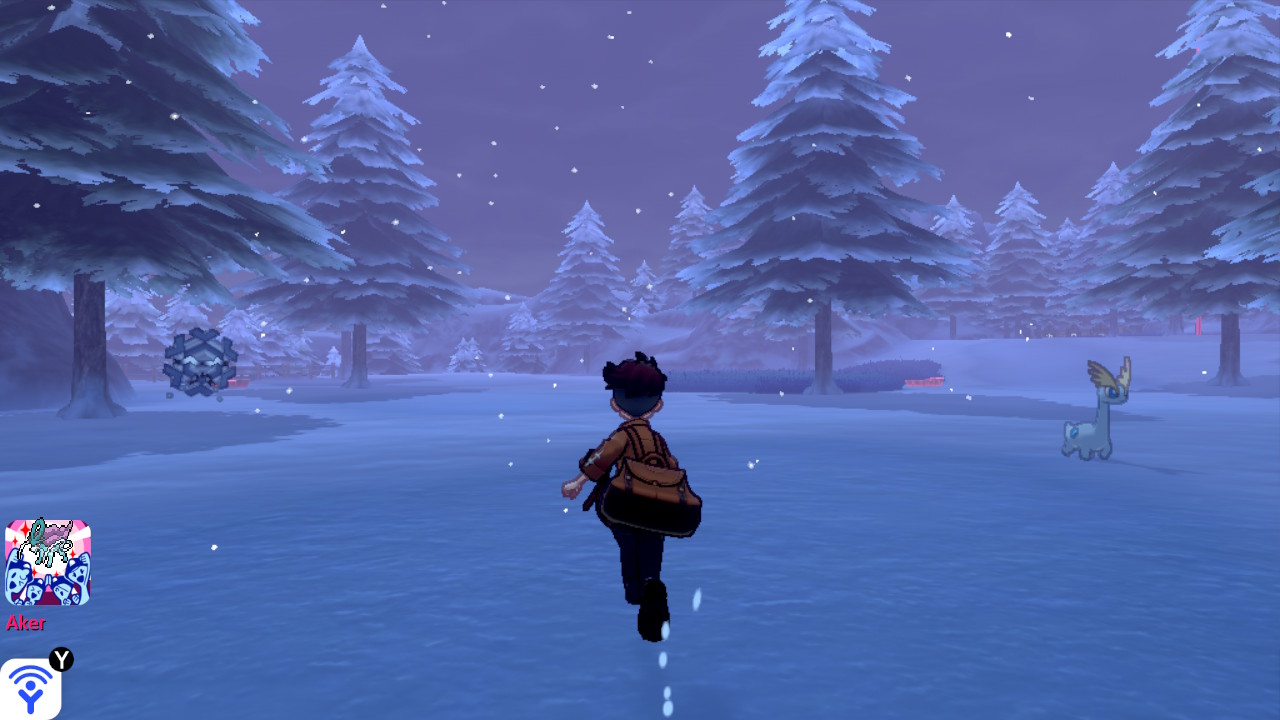Select the 'Aker' username label
This screenshot has height=720, width=1280.
pyautogui.click(x=28, y=622)
